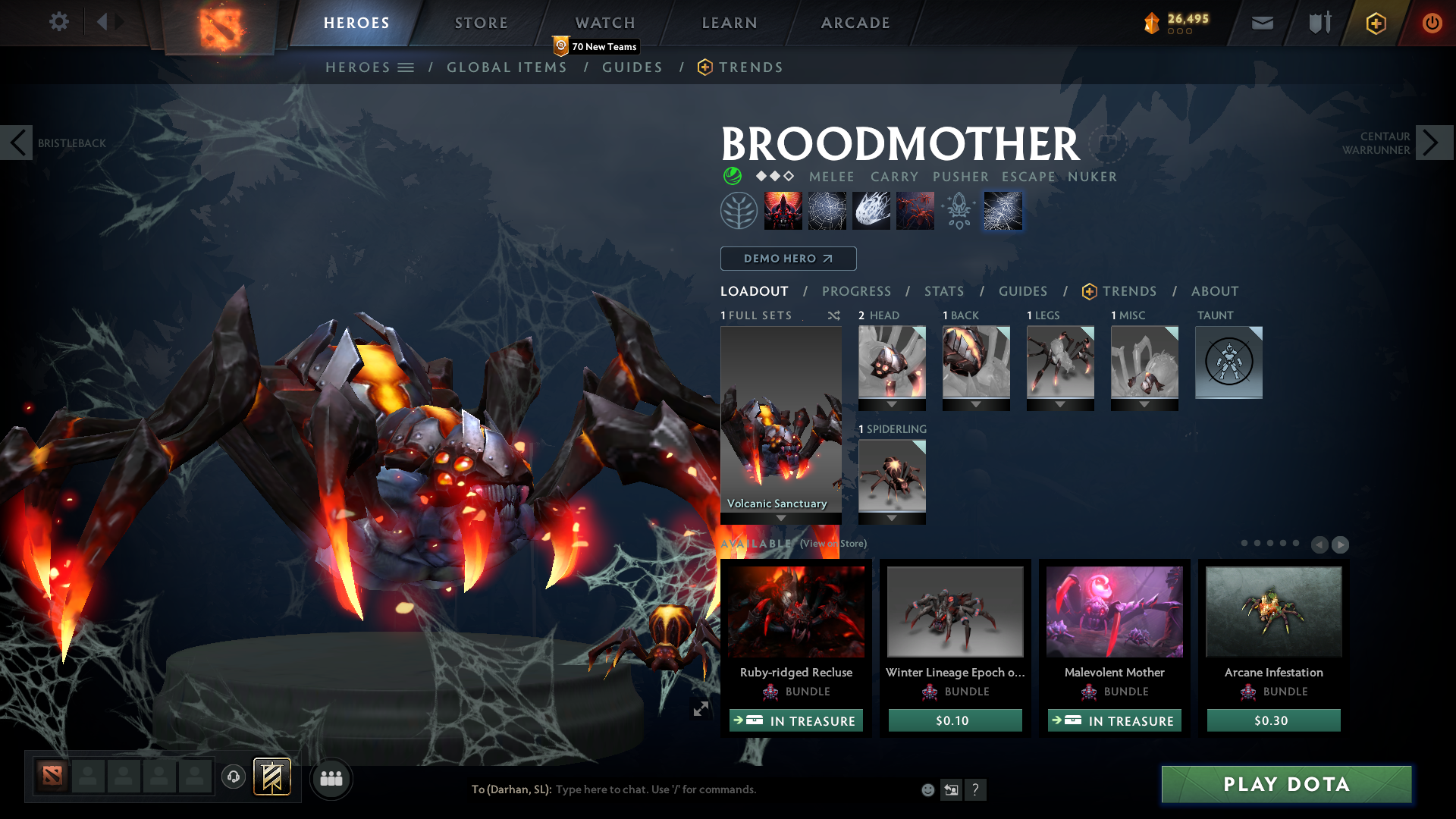Expand the LEGS item slot dropdown
1456x819 pixels.
(1060, 404)
